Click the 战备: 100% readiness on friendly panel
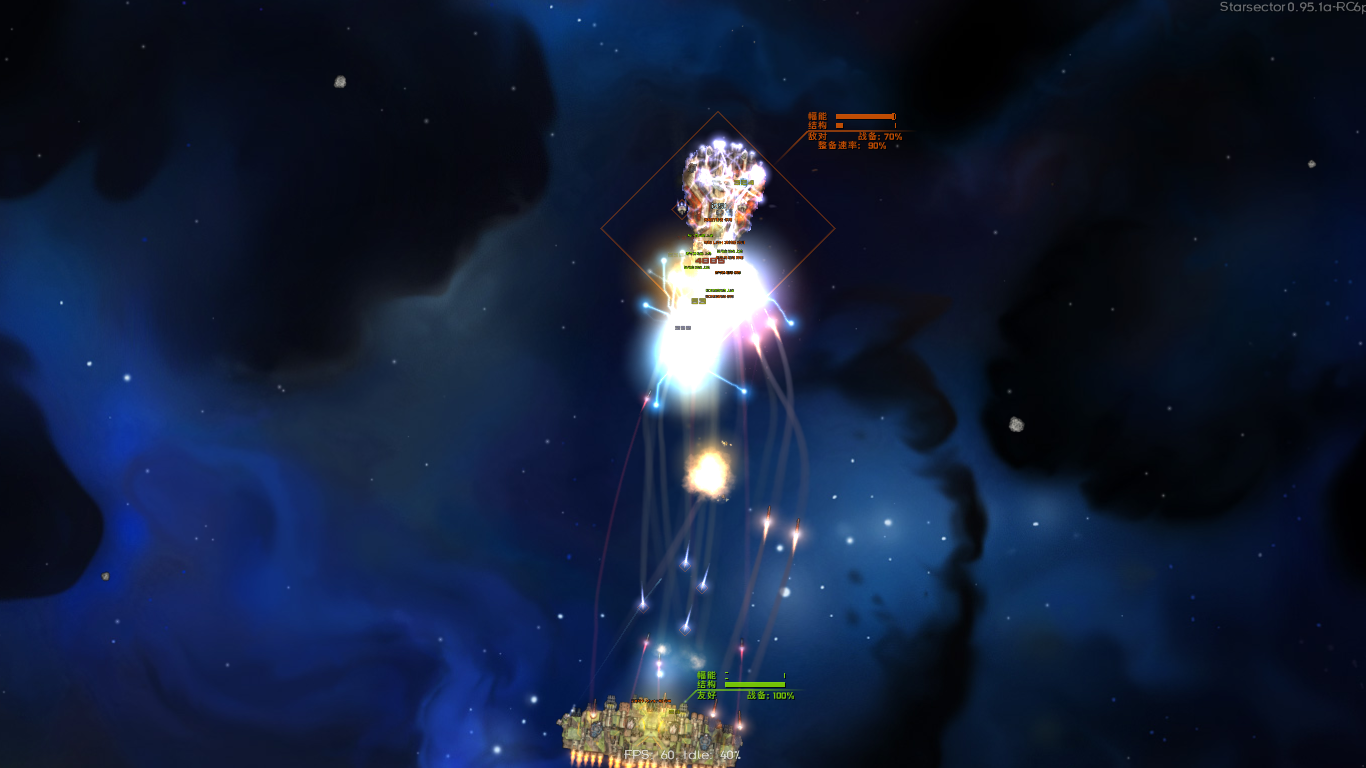1366x768 pixels. (x=771, y=695)
